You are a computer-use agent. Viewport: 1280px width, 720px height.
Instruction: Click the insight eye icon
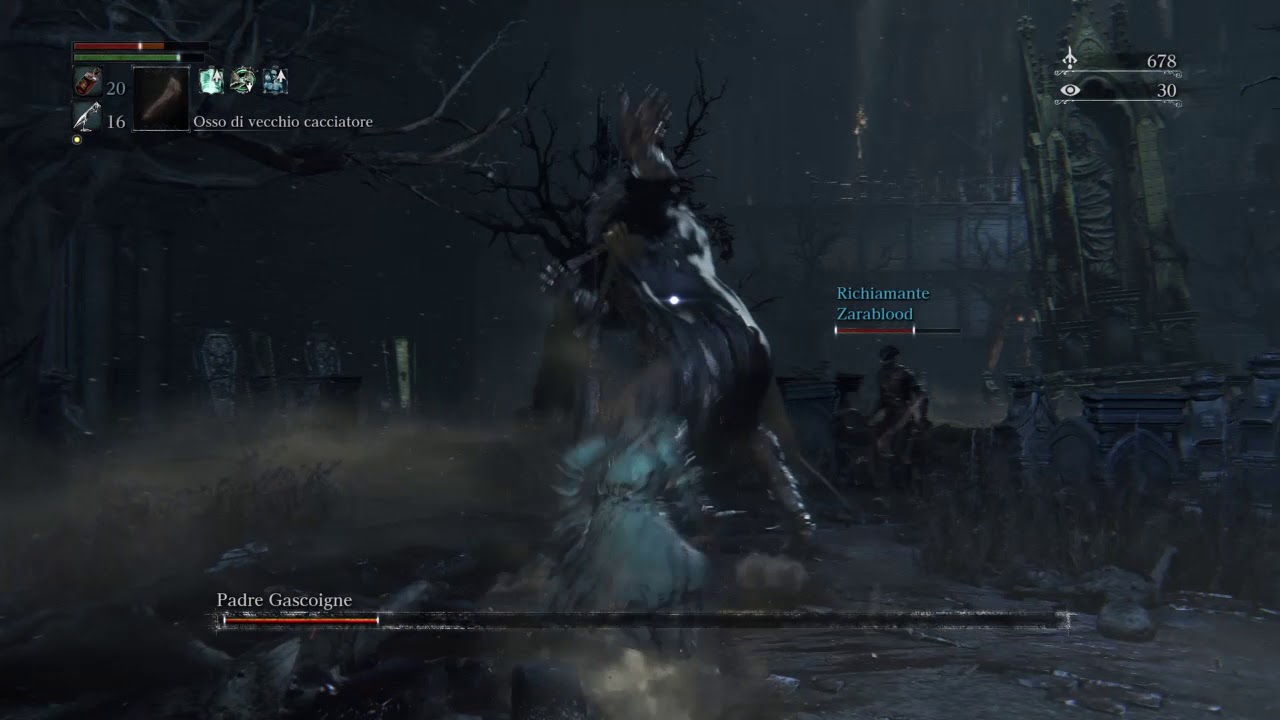[1070, 91]
